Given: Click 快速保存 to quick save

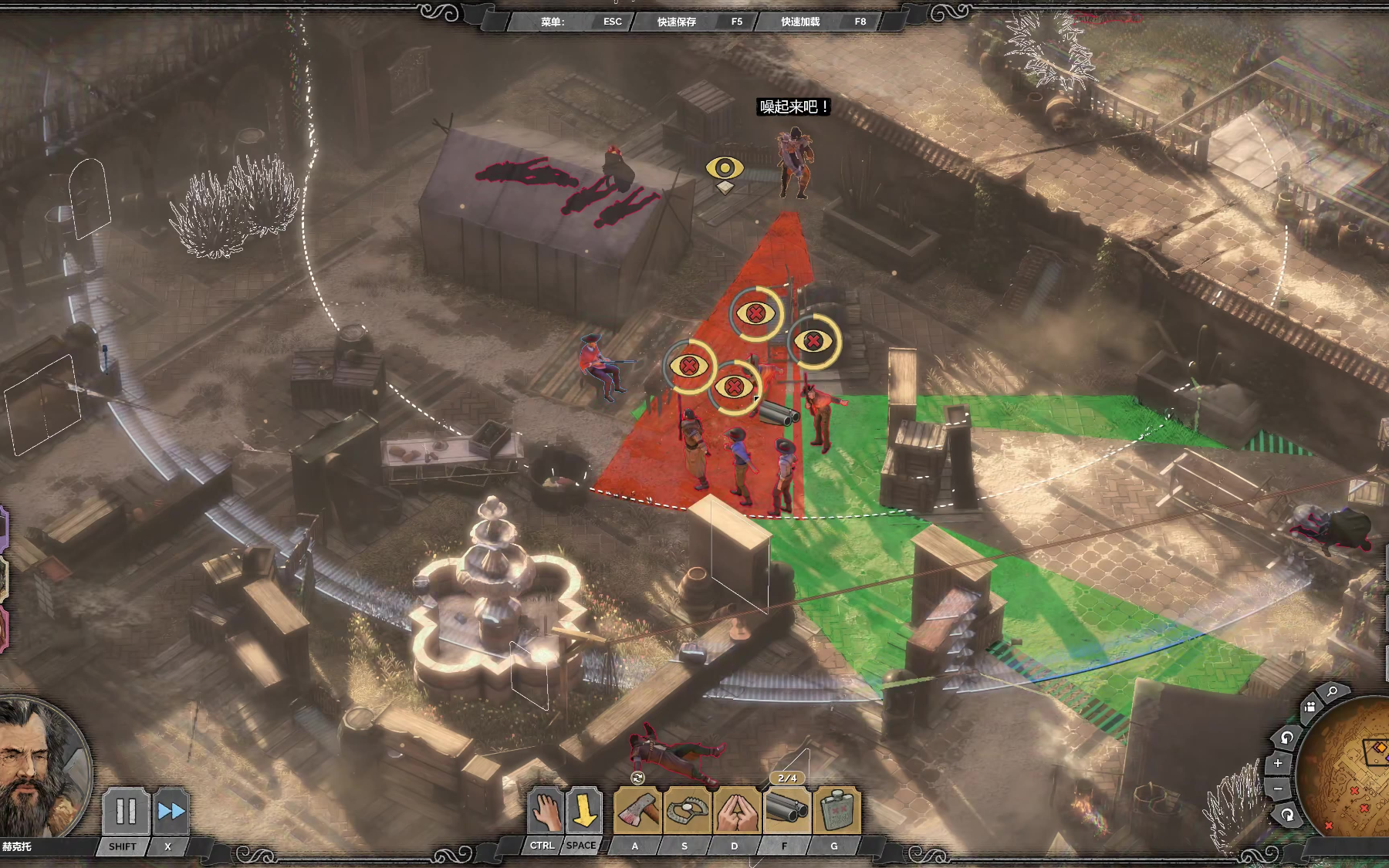Looking at the screenshot, I should 677,22.
